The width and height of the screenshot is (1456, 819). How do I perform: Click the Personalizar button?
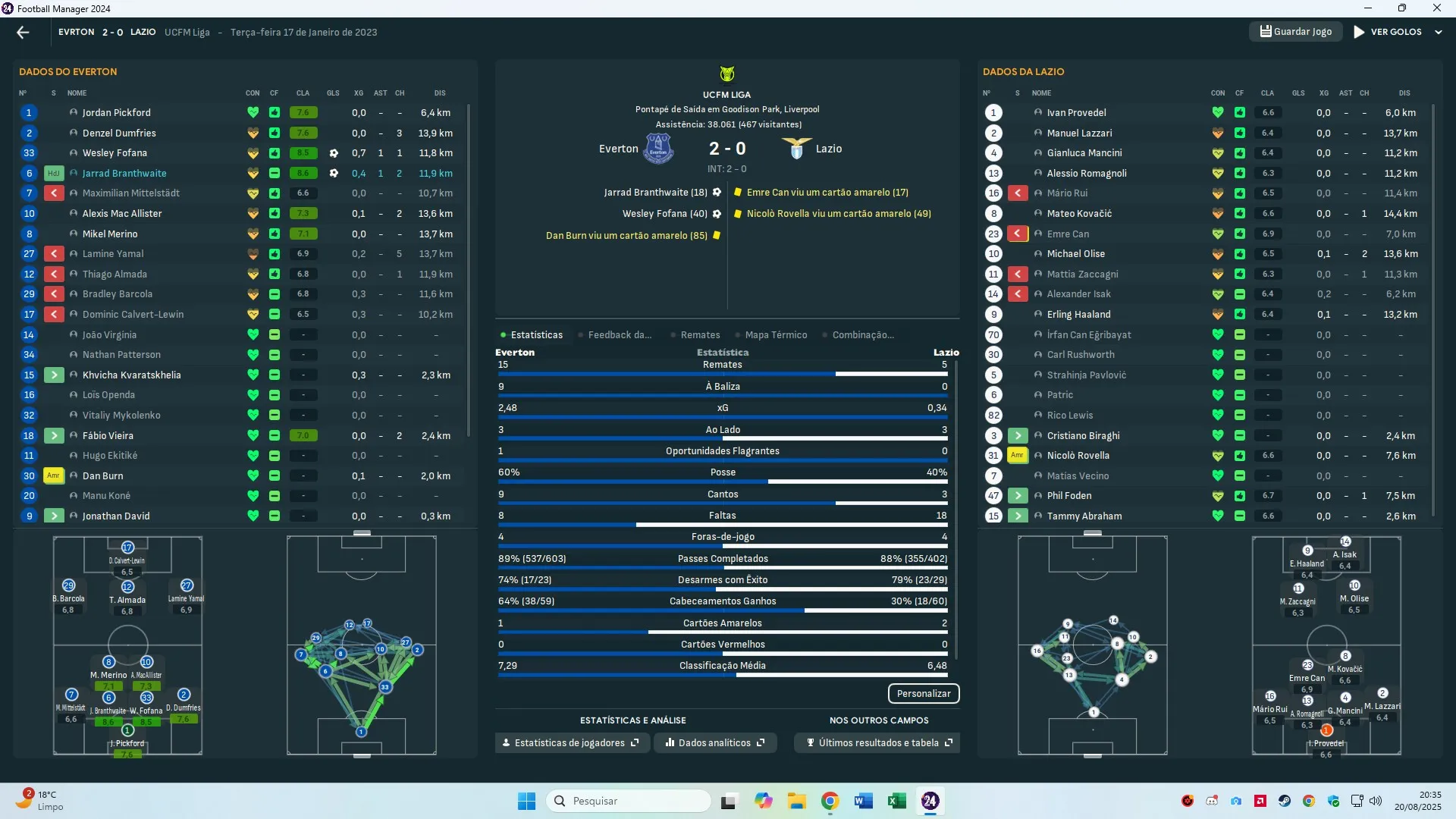click(923, 693)
